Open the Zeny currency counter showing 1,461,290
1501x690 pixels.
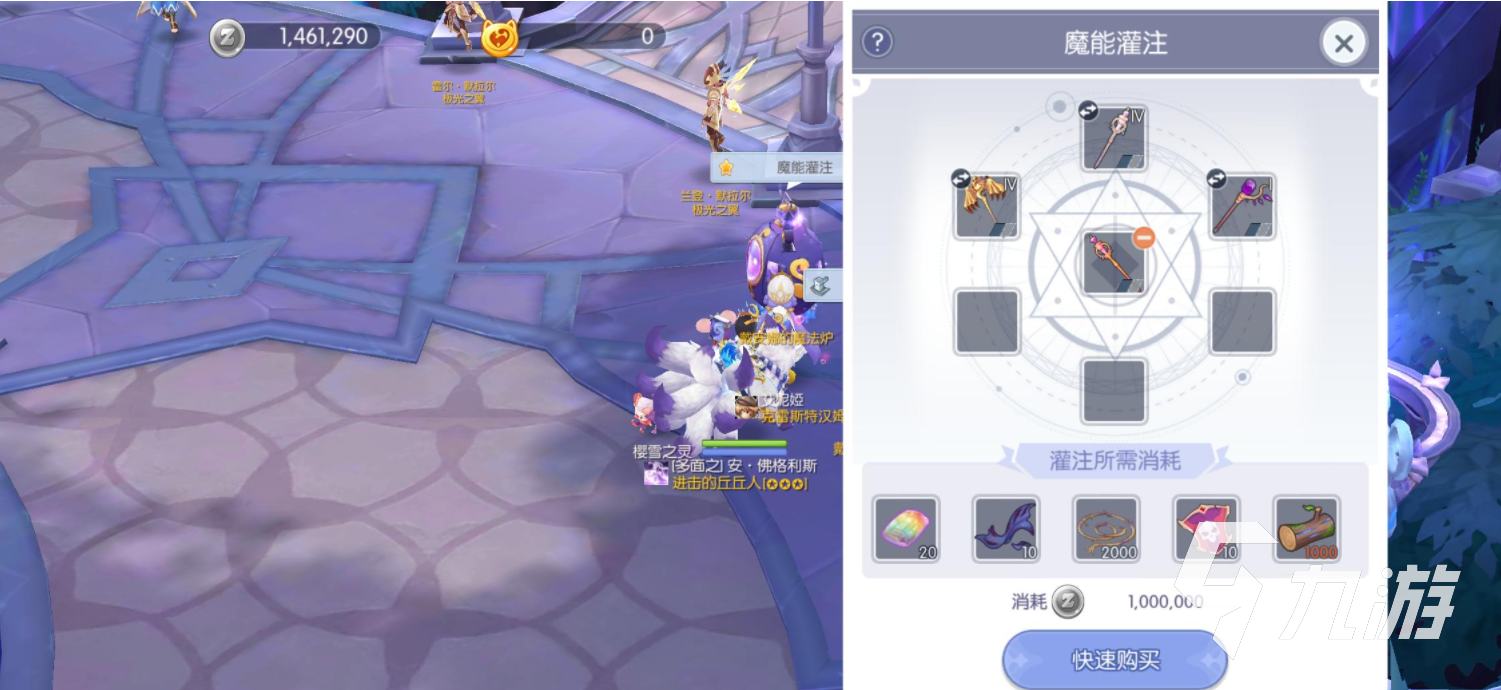296,37
